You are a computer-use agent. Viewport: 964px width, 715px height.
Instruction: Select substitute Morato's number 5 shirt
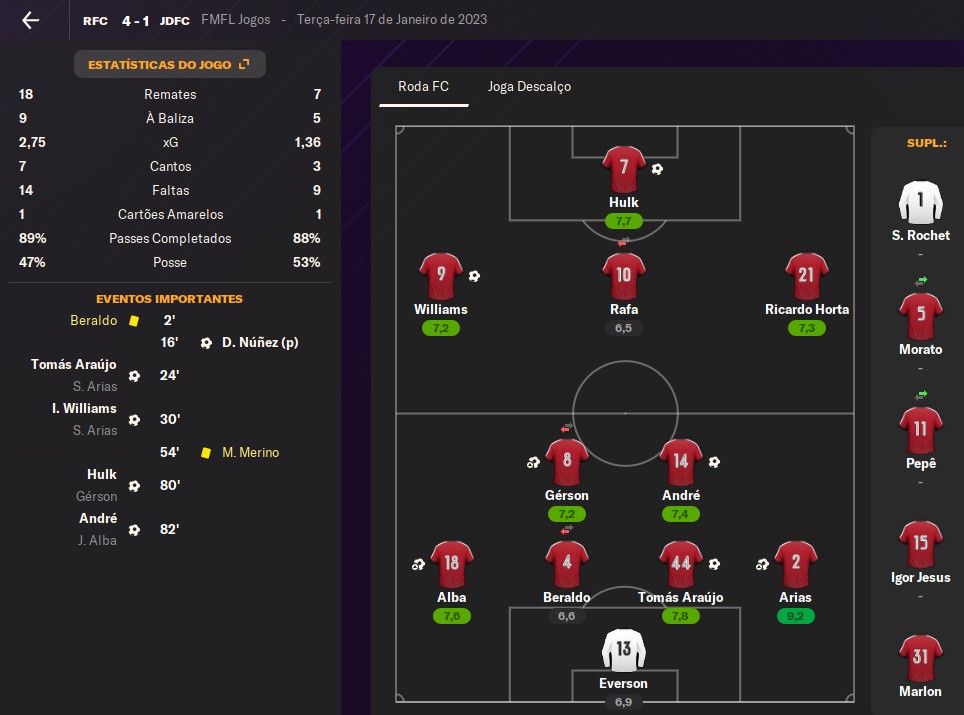(921, 316)
